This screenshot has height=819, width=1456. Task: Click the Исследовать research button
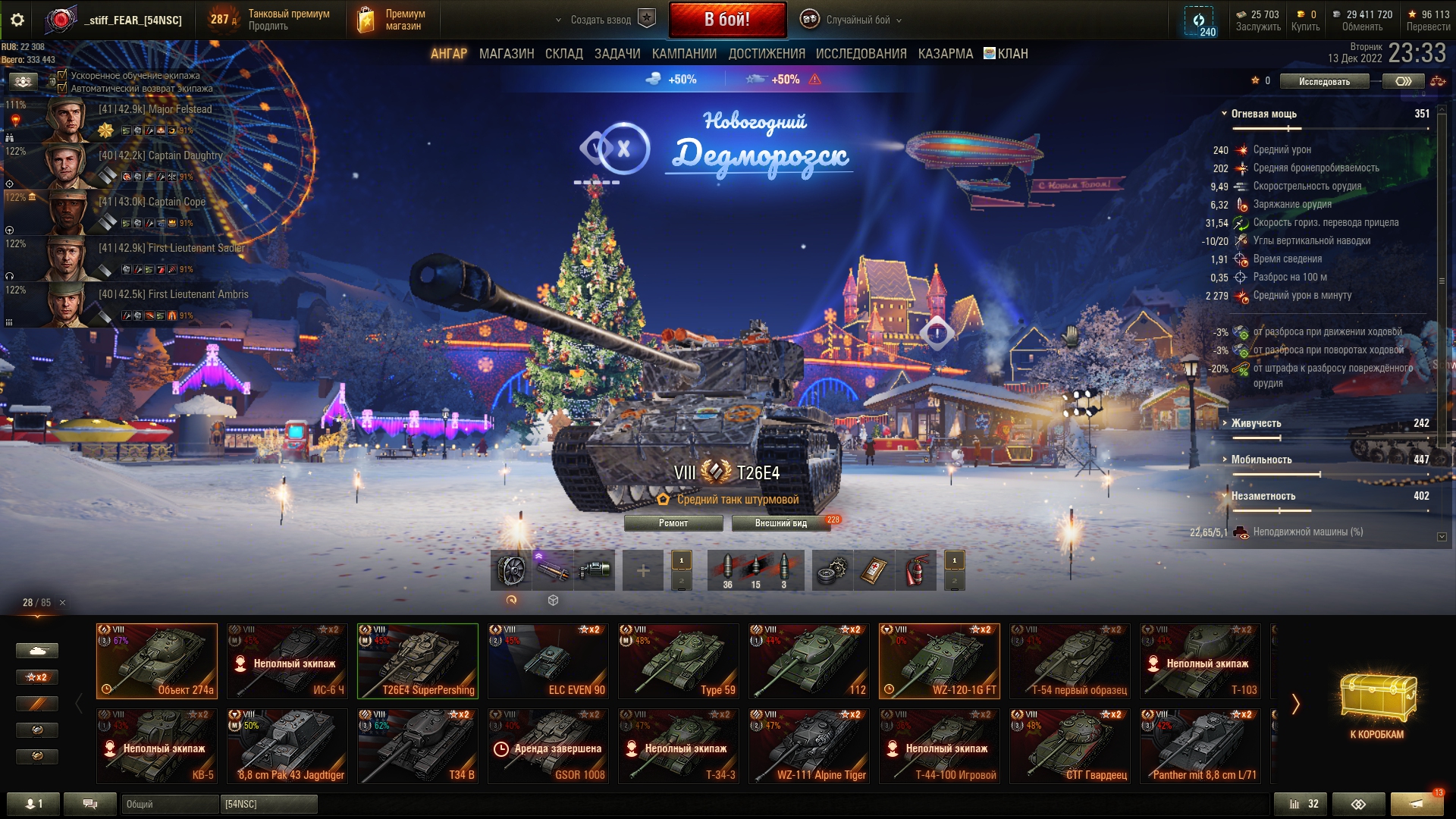pyautogui.click(x=1324, y=81)
